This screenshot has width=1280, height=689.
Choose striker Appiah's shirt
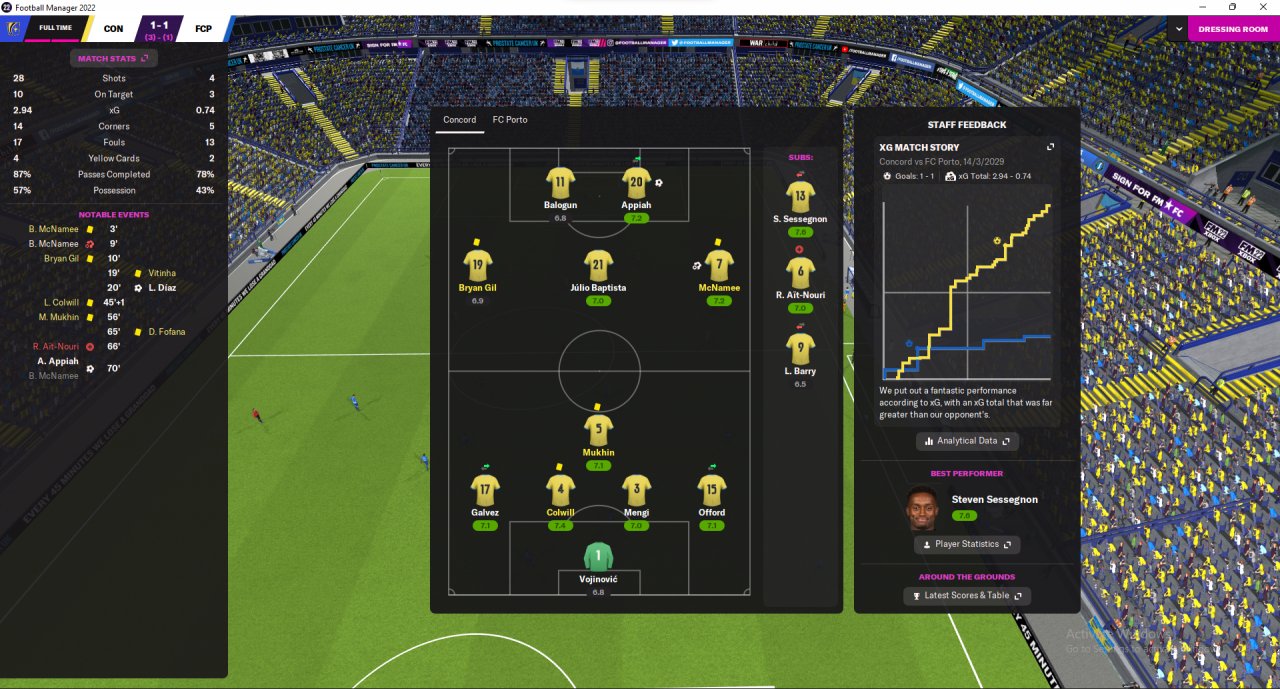pos(636,183)
